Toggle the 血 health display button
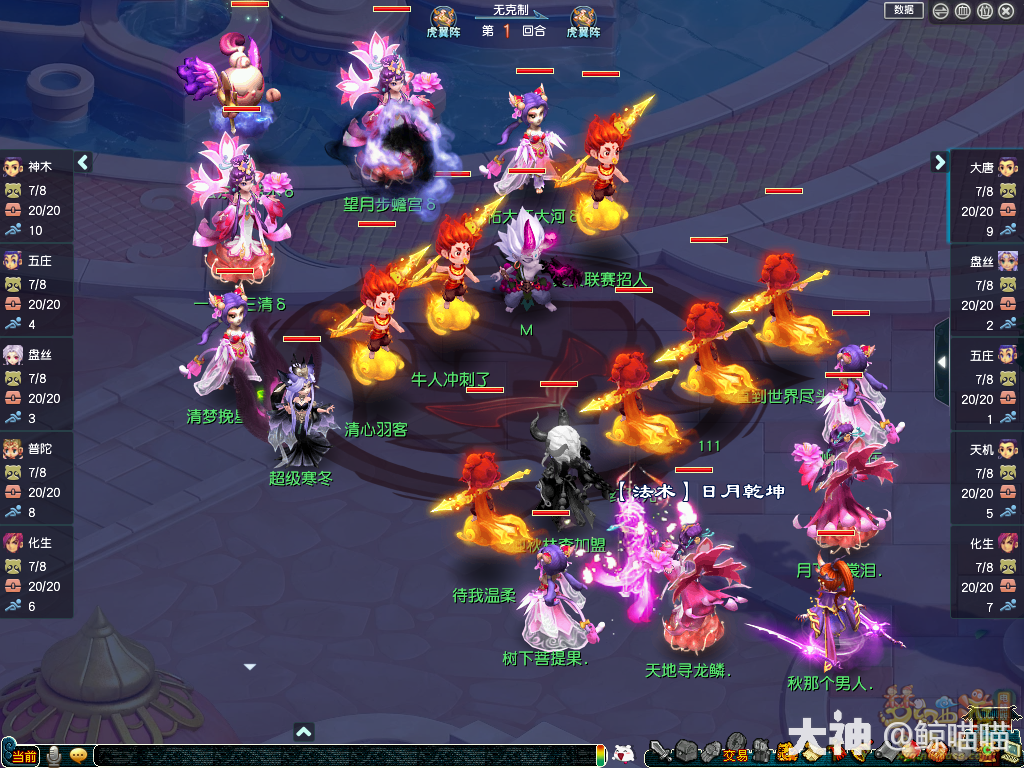Image resolution: width=1024 pixels, height=768 pixels. click(963, 11)
